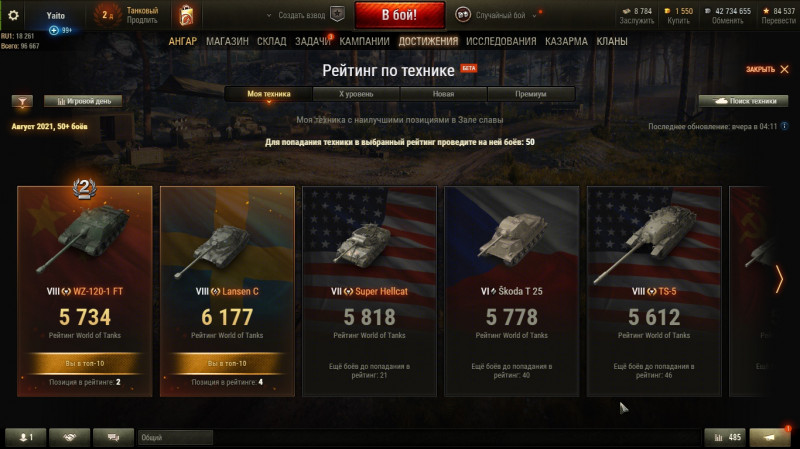
Task: Open the Кланы section
Action: tap(612, 42)
